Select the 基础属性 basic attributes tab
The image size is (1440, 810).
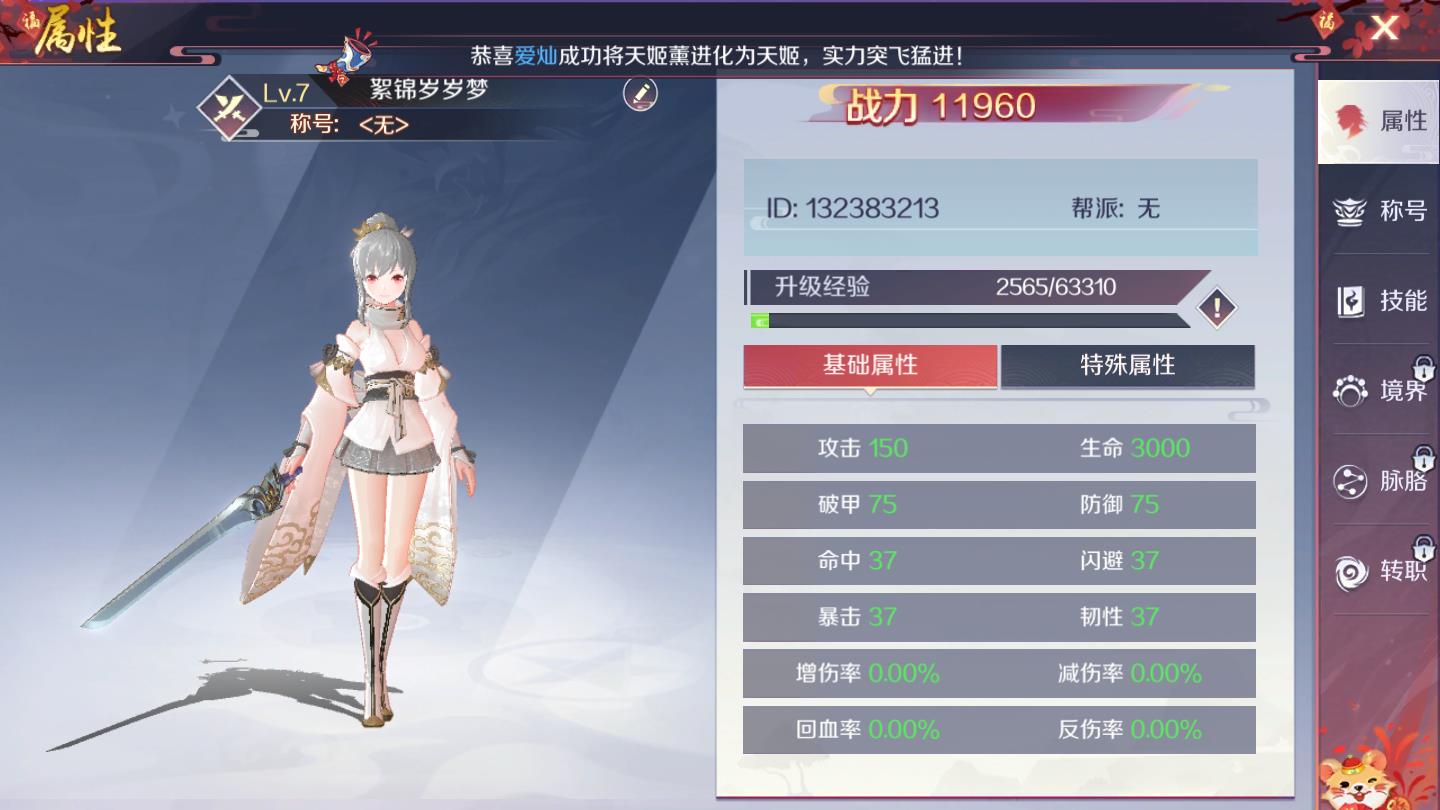pos(869,366)
